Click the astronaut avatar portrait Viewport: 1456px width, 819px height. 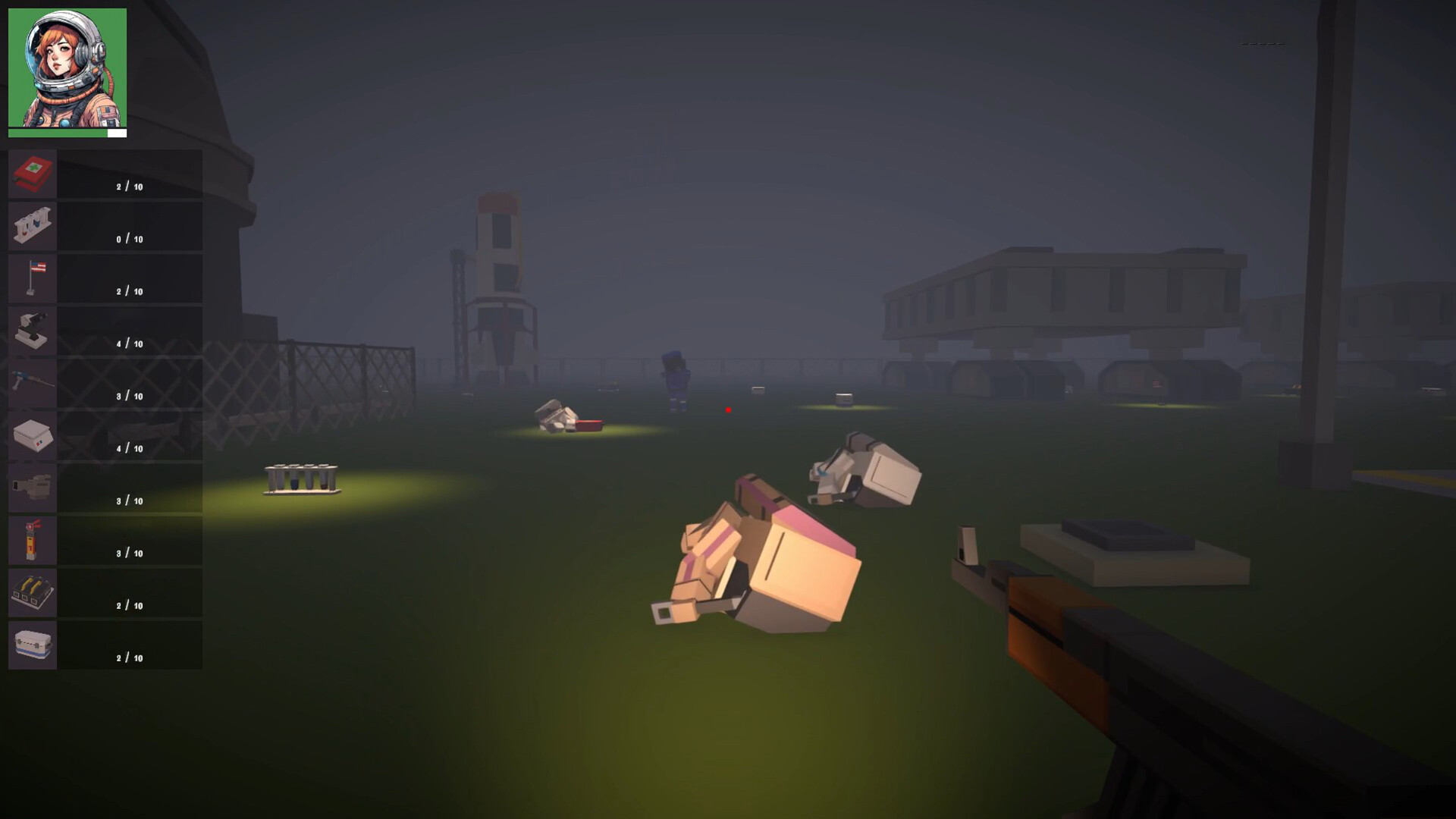coord(67,67)
